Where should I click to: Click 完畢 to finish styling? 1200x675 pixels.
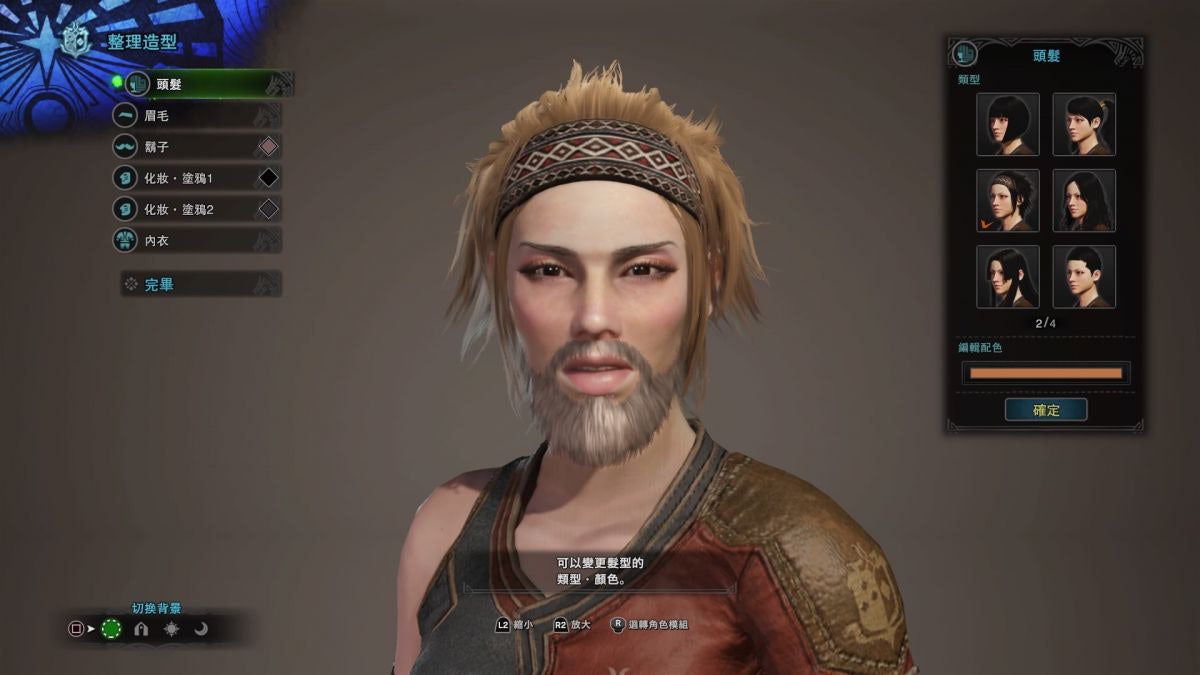200,285
